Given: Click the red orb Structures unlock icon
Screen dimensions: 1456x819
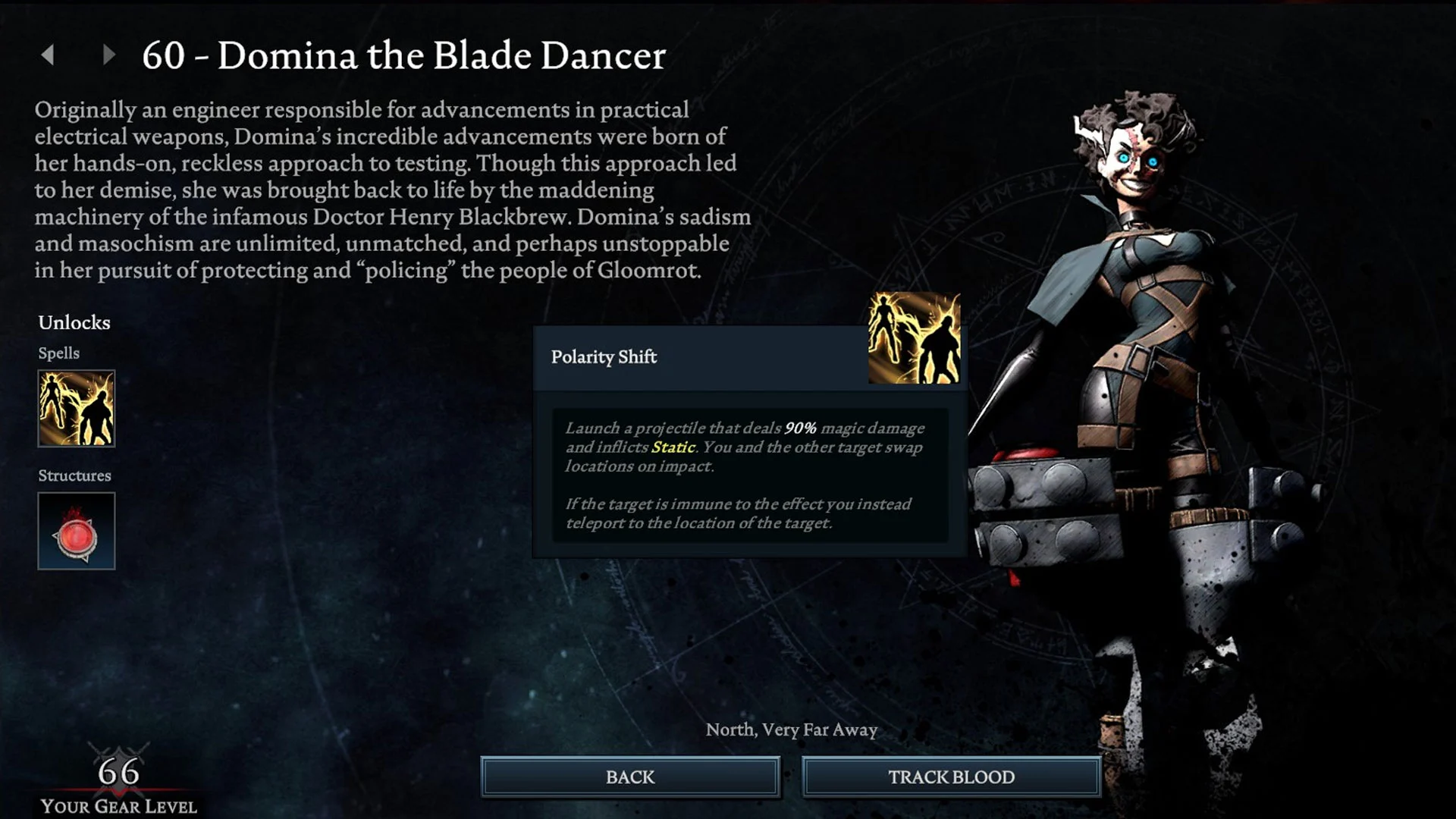Looking at the screenshot, I should pos(76,531).
